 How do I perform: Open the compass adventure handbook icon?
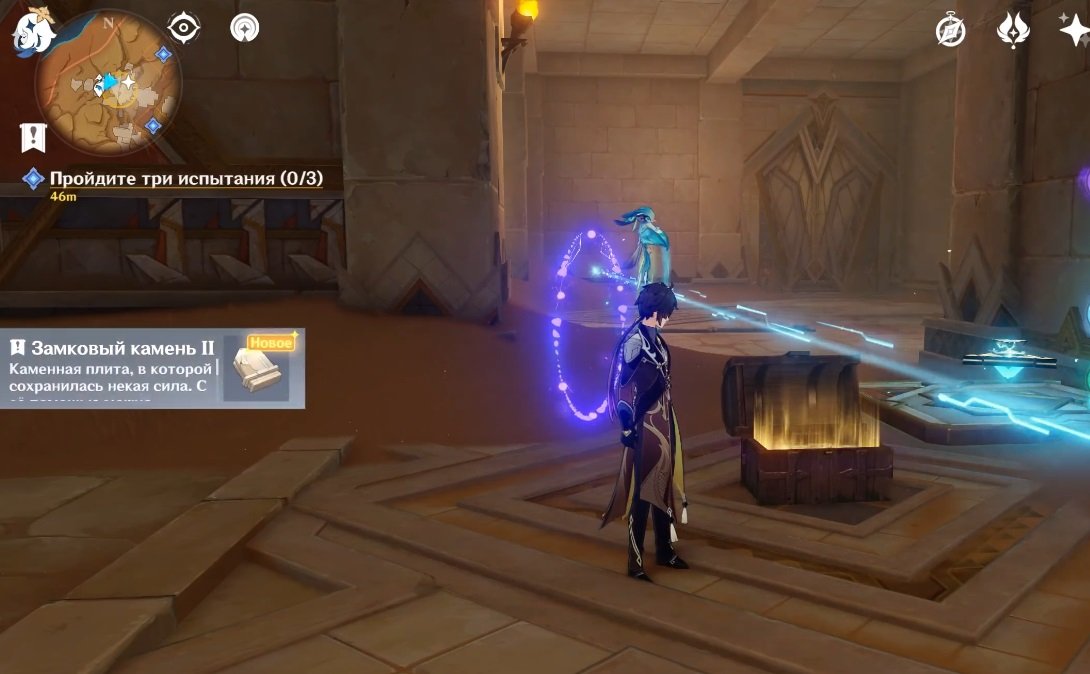[x=950, y=30]
